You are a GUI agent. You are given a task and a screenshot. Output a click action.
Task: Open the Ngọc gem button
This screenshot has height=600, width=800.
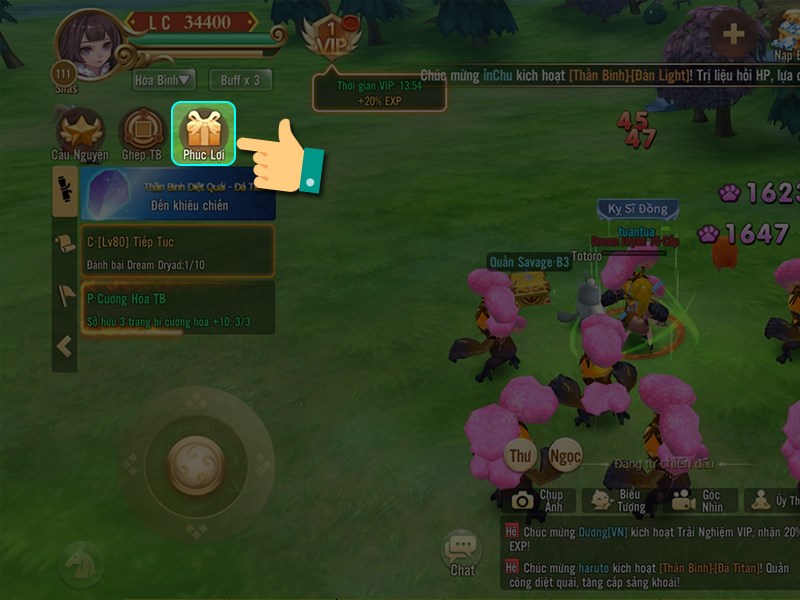565,456
